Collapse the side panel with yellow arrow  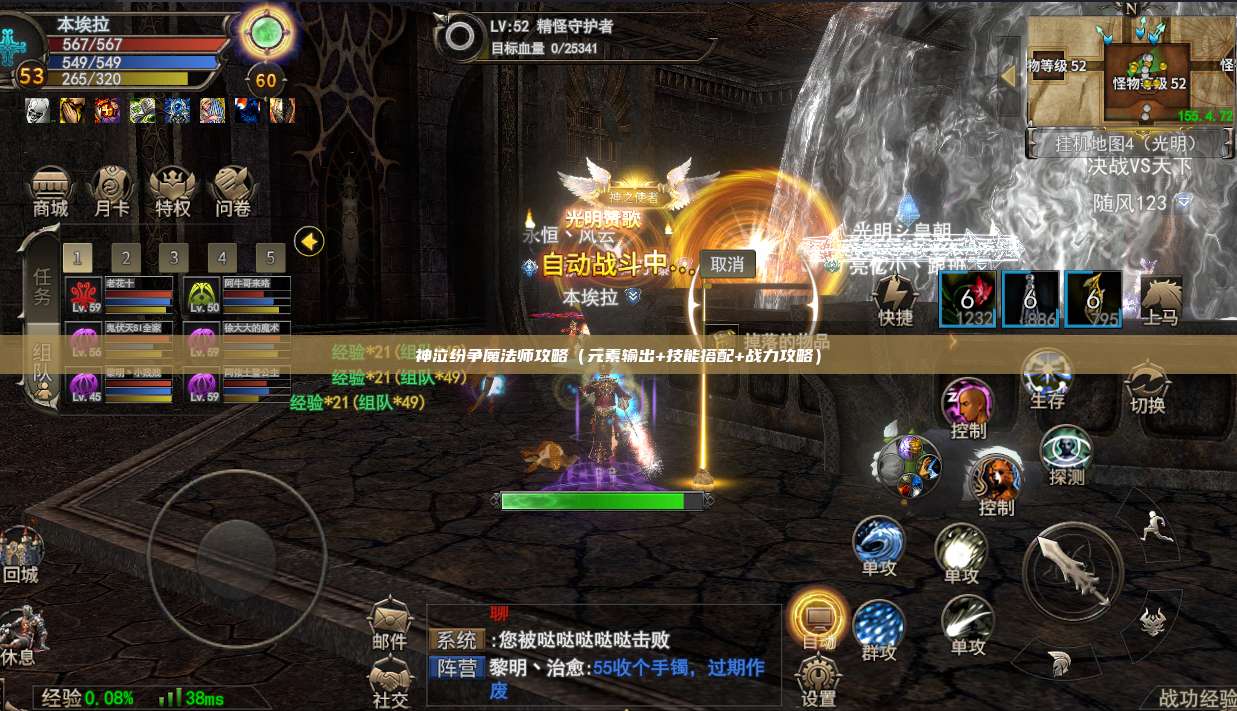point(309,241)
